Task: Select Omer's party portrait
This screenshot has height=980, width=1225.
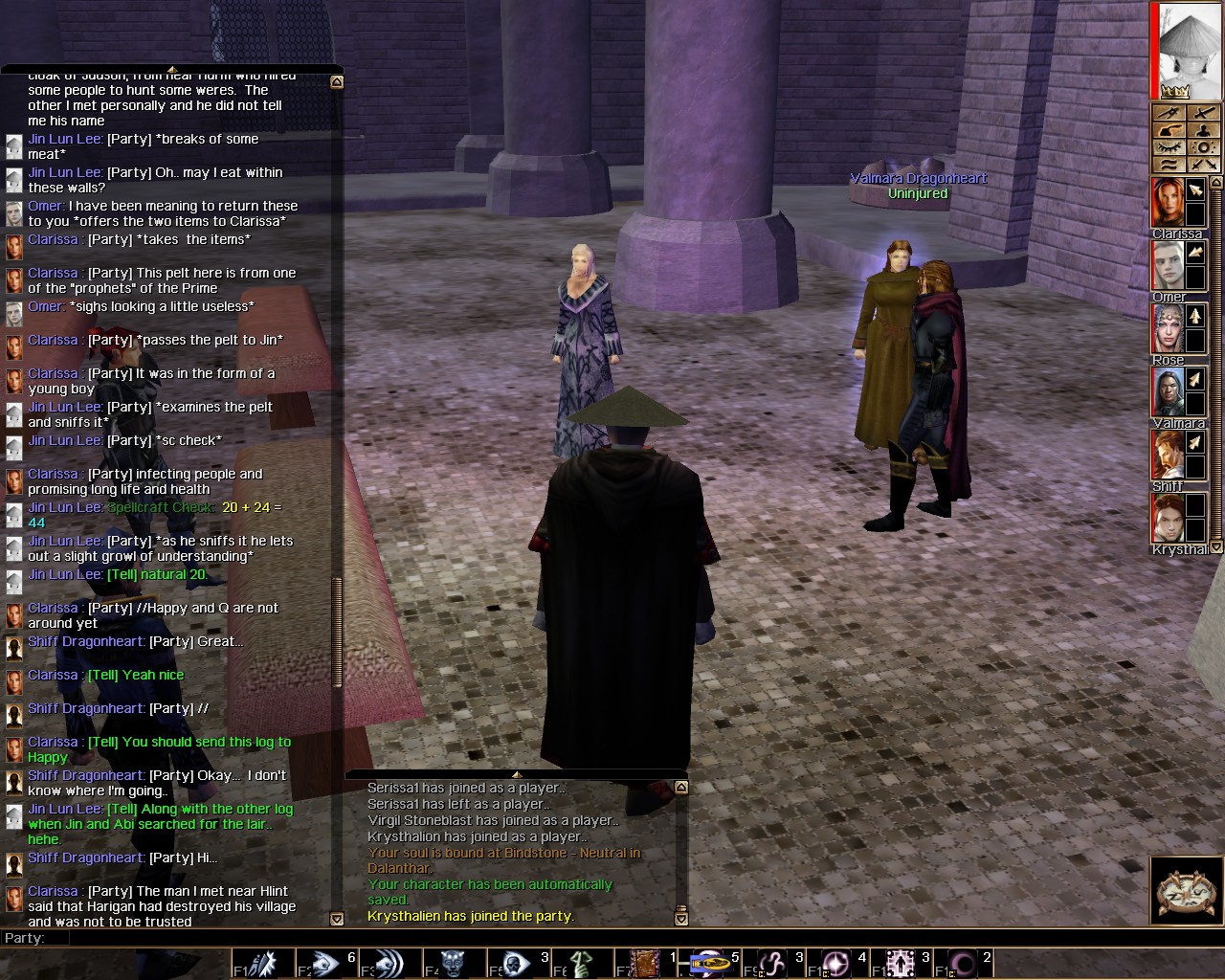Action: pyautogui.click(x=1167, y=265)
